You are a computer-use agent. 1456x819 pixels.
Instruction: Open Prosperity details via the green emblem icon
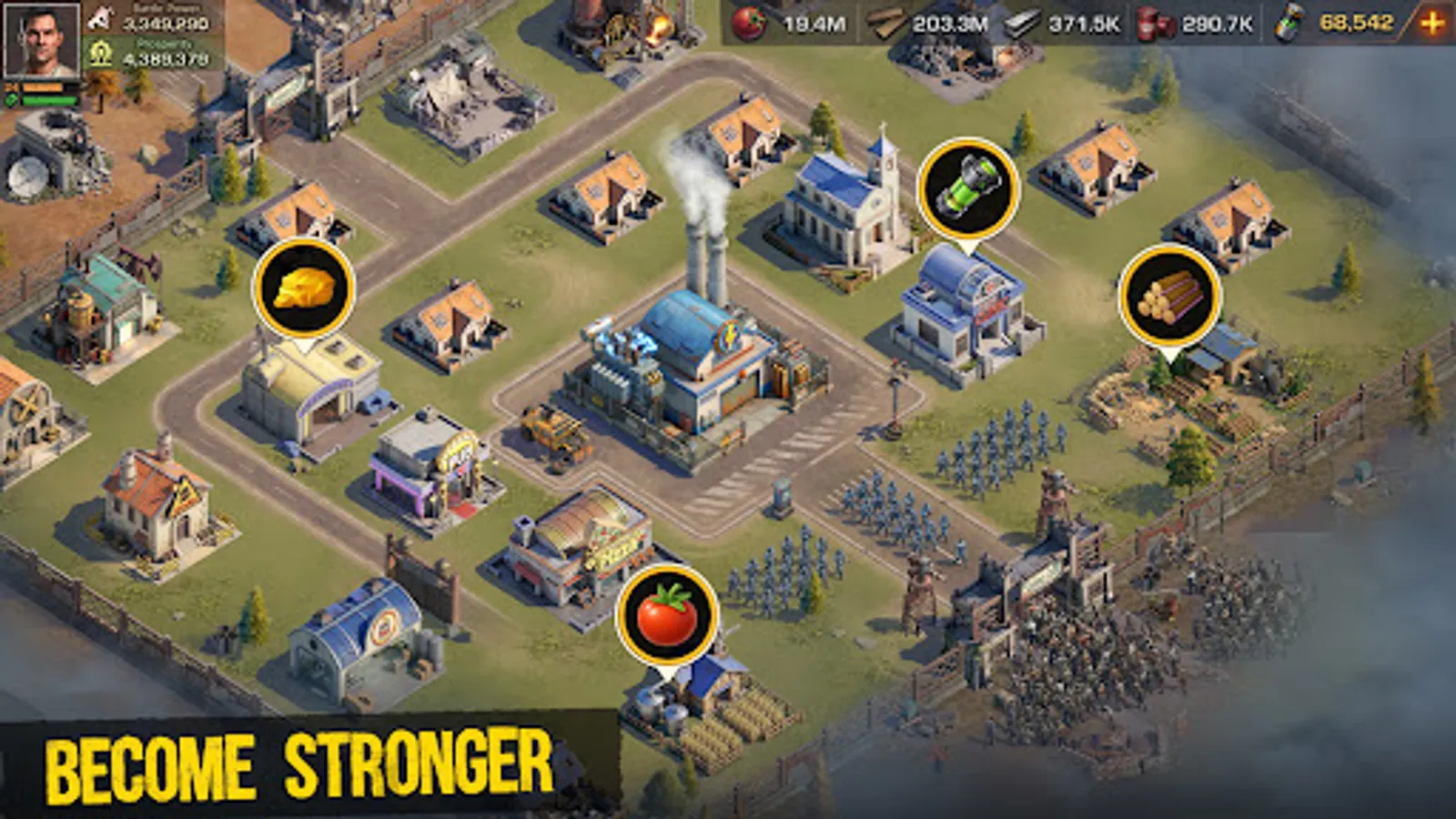(x=100, y=53)
